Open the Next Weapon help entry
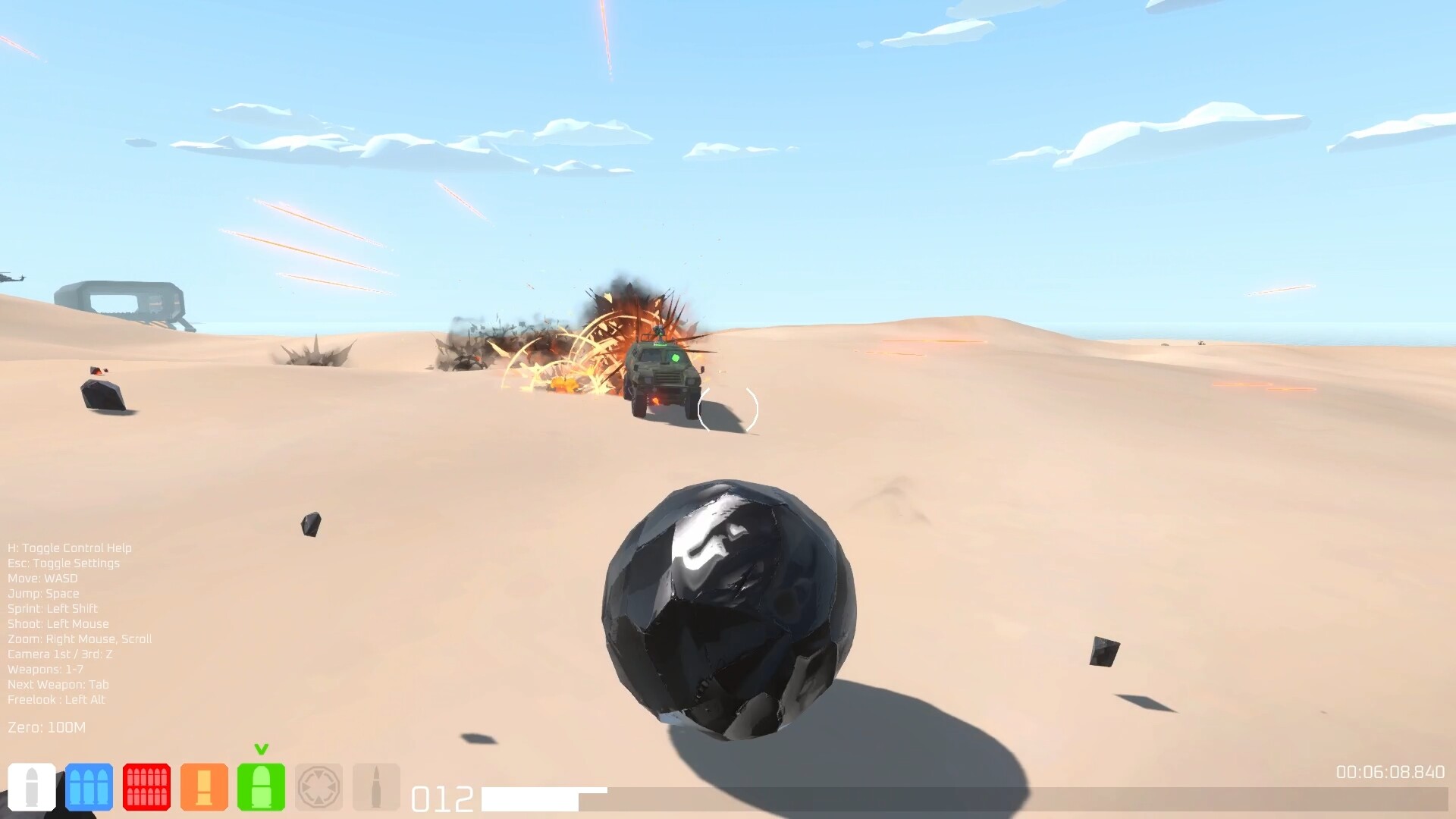This screenshot has width=1456, height=819. click(x=57, y=684)
